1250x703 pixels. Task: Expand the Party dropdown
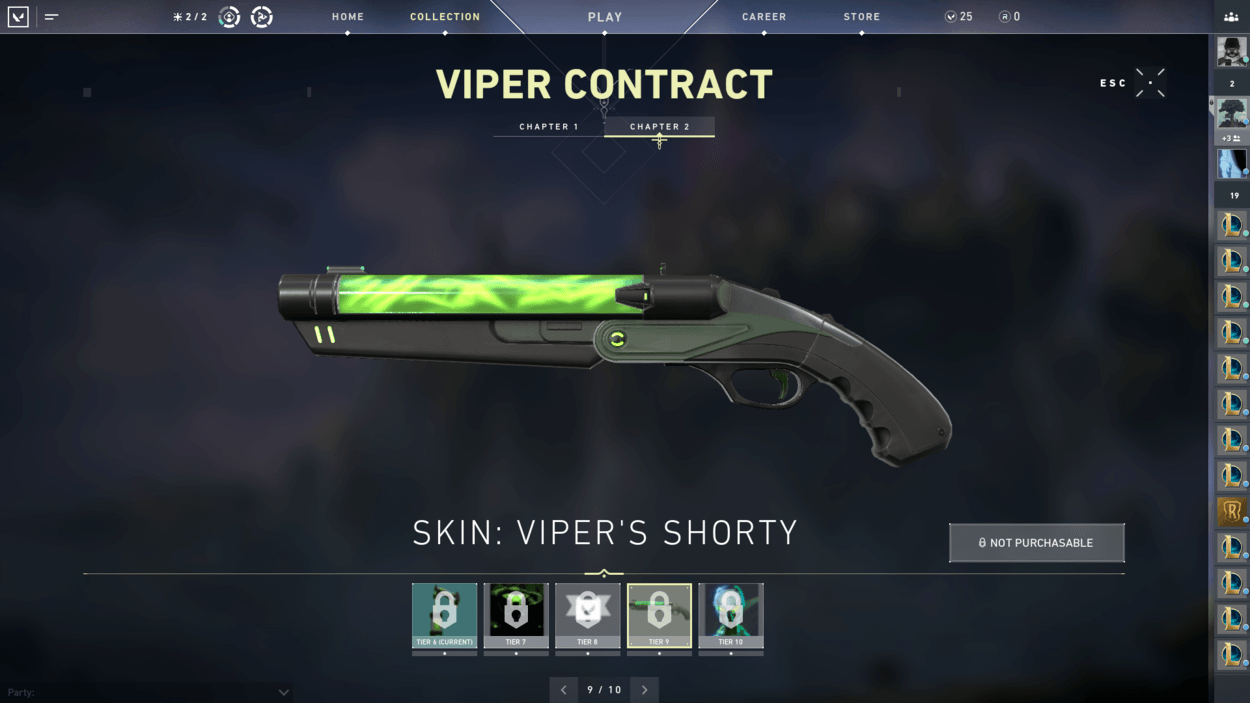(x=283, y=692)
